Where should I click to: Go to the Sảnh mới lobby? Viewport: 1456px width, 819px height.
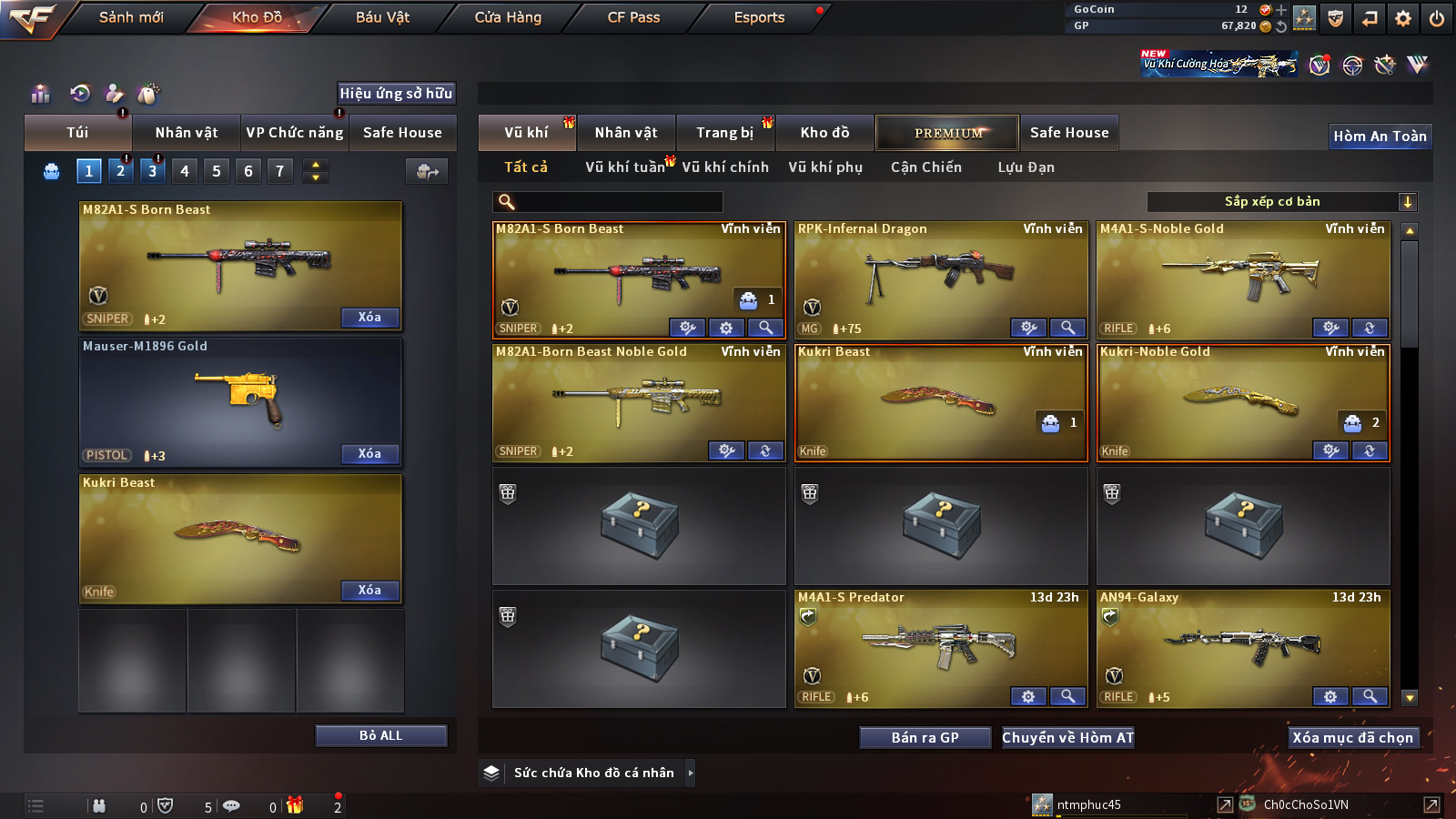(131, 17)
